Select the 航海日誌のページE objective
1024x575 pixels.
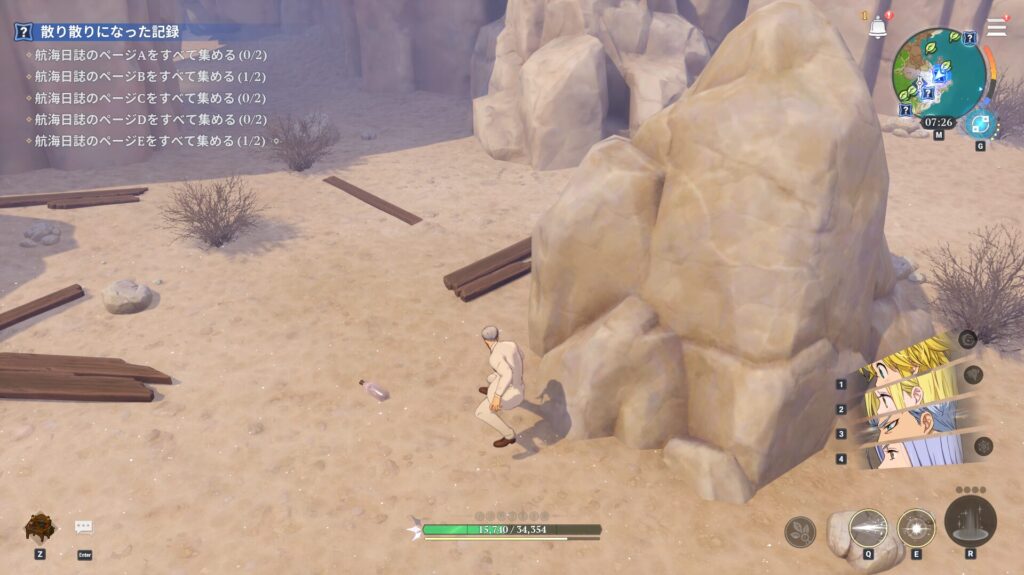coord(150,141)
